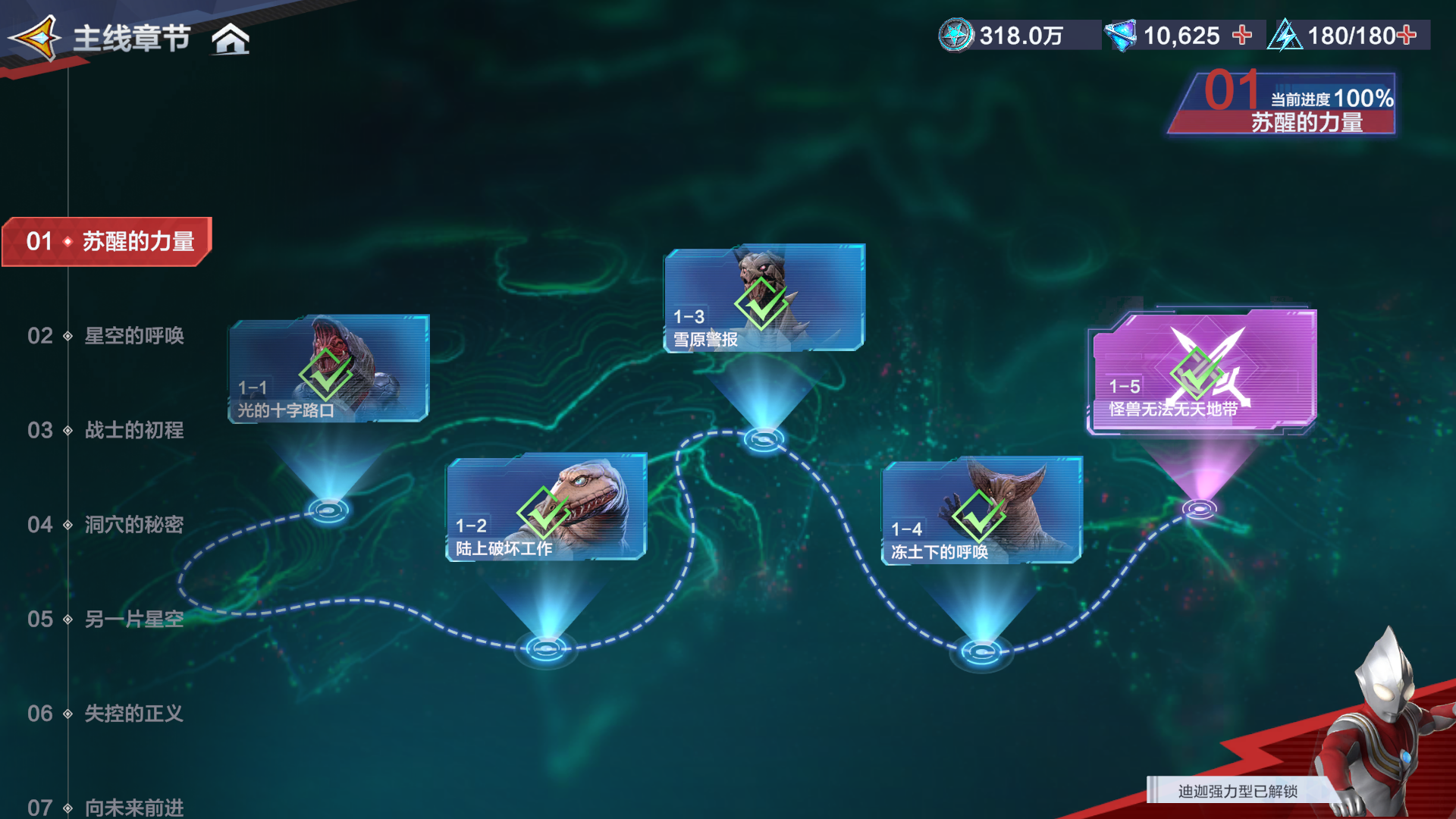
Task: Enter stage 1-3 雪原警报
Action: 764,298
